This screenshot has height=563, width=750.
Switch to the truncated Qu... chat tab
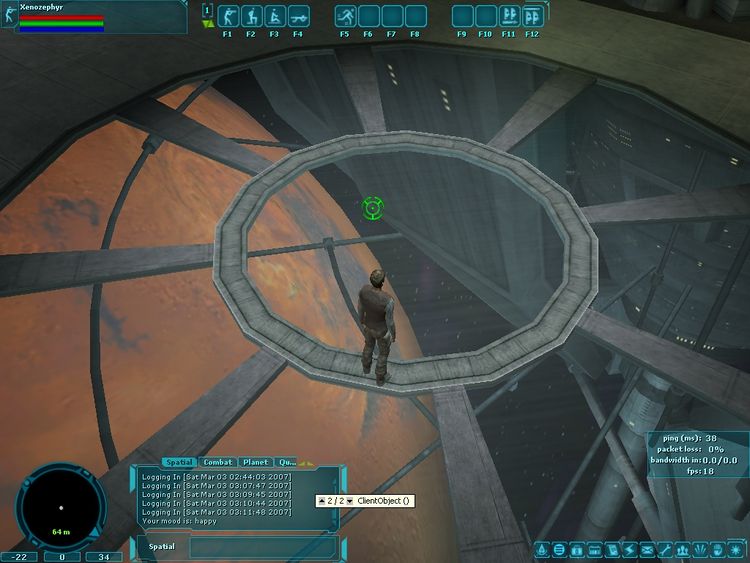[x=286, y=462]
